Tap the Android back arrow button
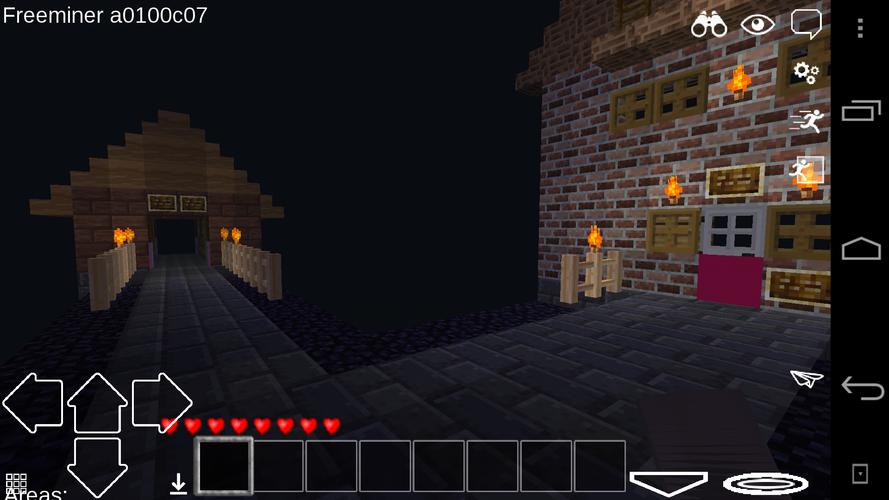The height and width of the screenshot is (500, 889). (x=860, y=387)
